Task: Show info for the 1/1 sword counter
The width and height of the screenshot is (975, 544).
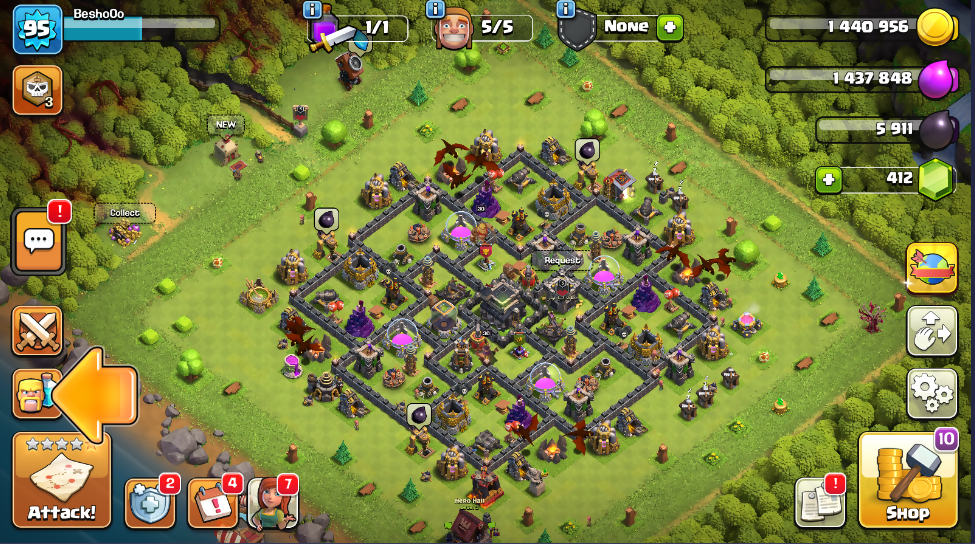Action: coord(313,9)
